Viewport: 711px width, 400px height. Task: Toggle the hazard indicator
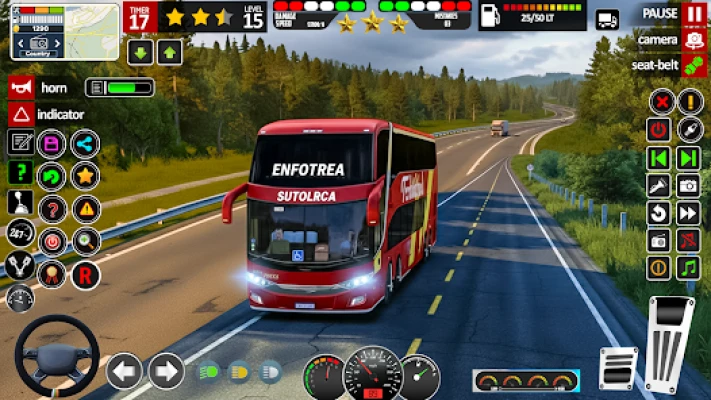coord(21,114)
